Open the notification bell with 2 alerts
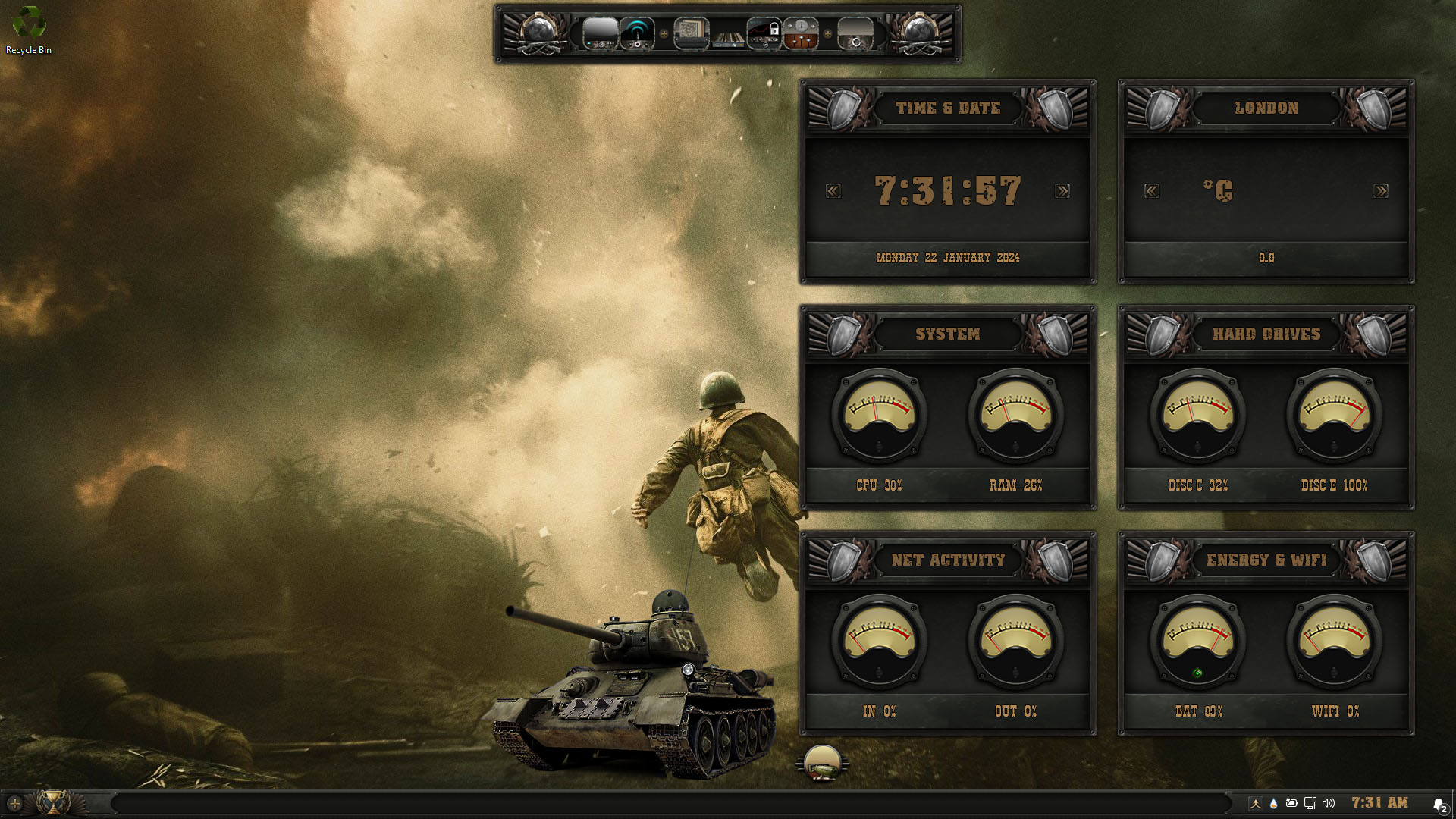Screen dimensions: 1456x819 pos(1439,804)
